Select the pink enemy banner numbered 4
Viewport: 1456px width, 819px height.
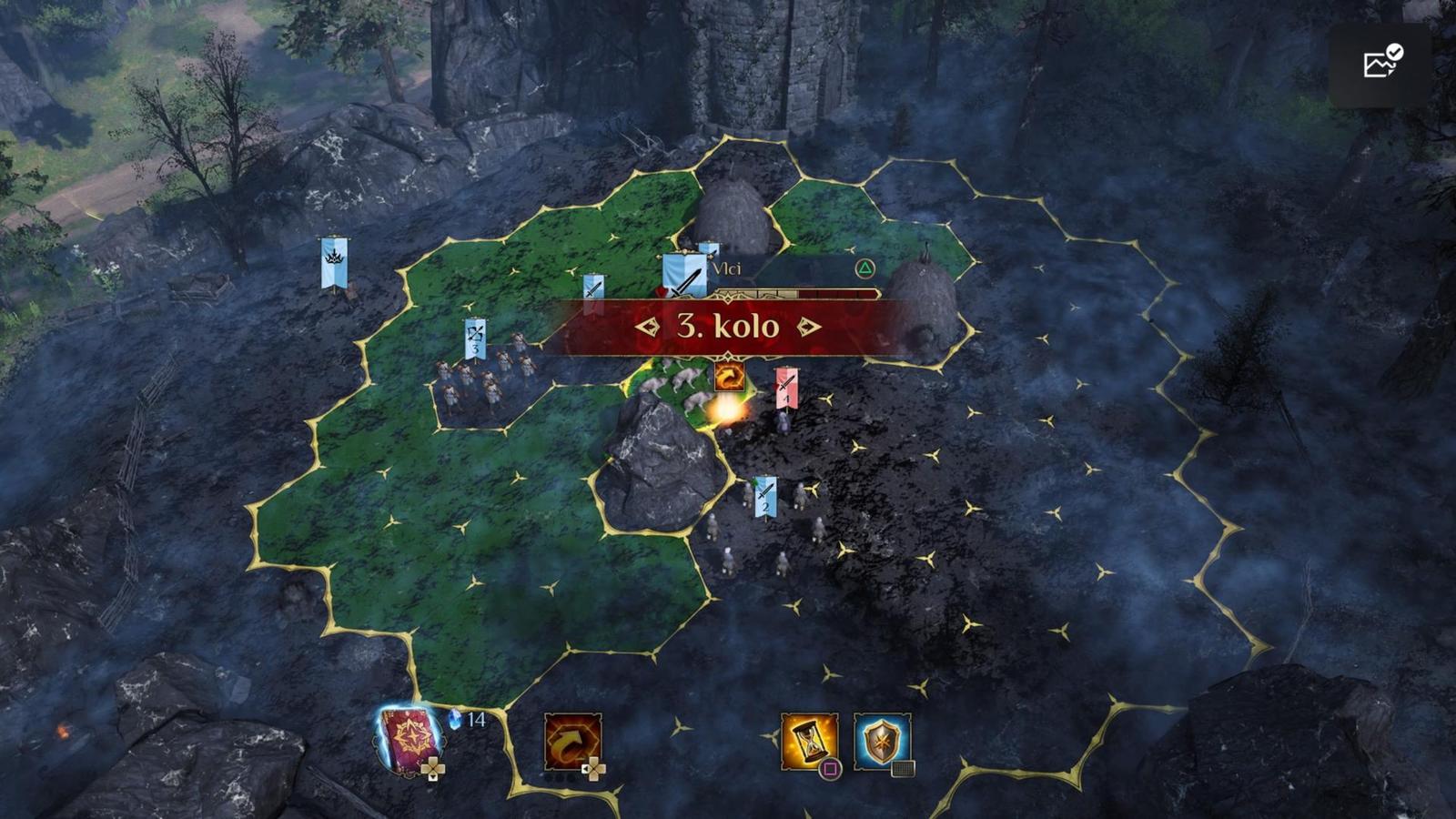[x=786, y=389]
